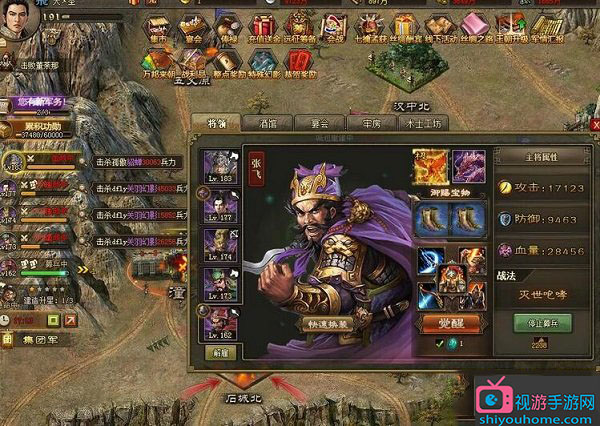Switch to the 宴会 banquet tab
Screen dimensions: 600x426
pos(318,124)
